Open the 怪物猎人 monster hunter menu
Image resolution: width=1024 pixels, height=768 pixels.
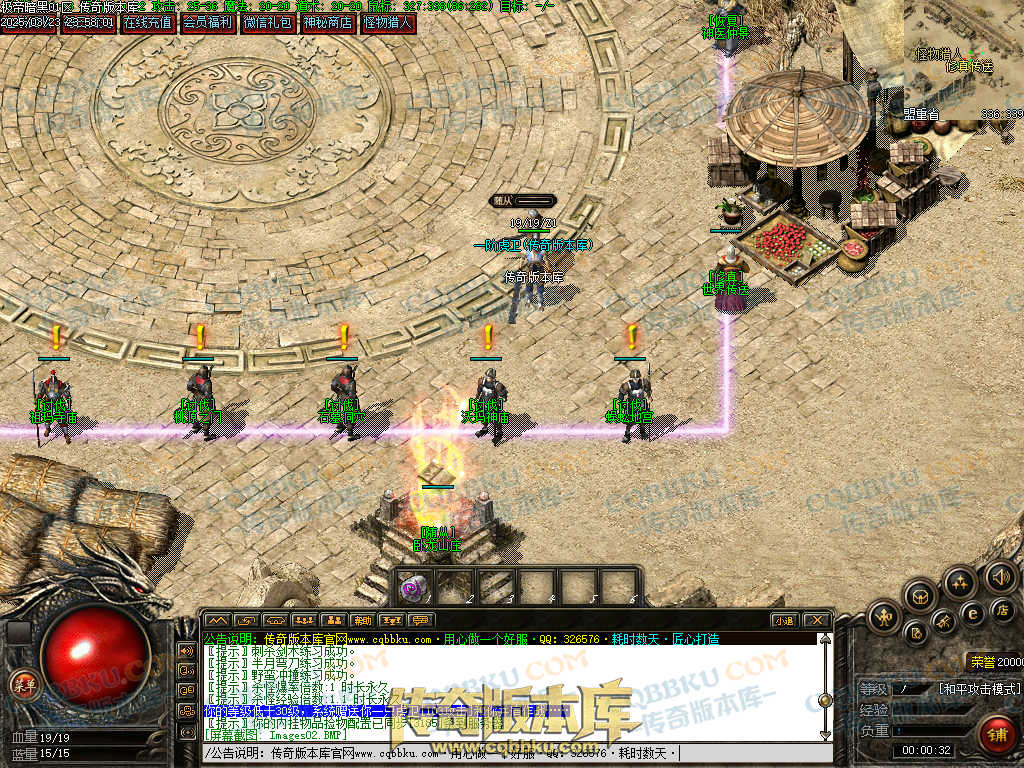[x=388, y=22]
